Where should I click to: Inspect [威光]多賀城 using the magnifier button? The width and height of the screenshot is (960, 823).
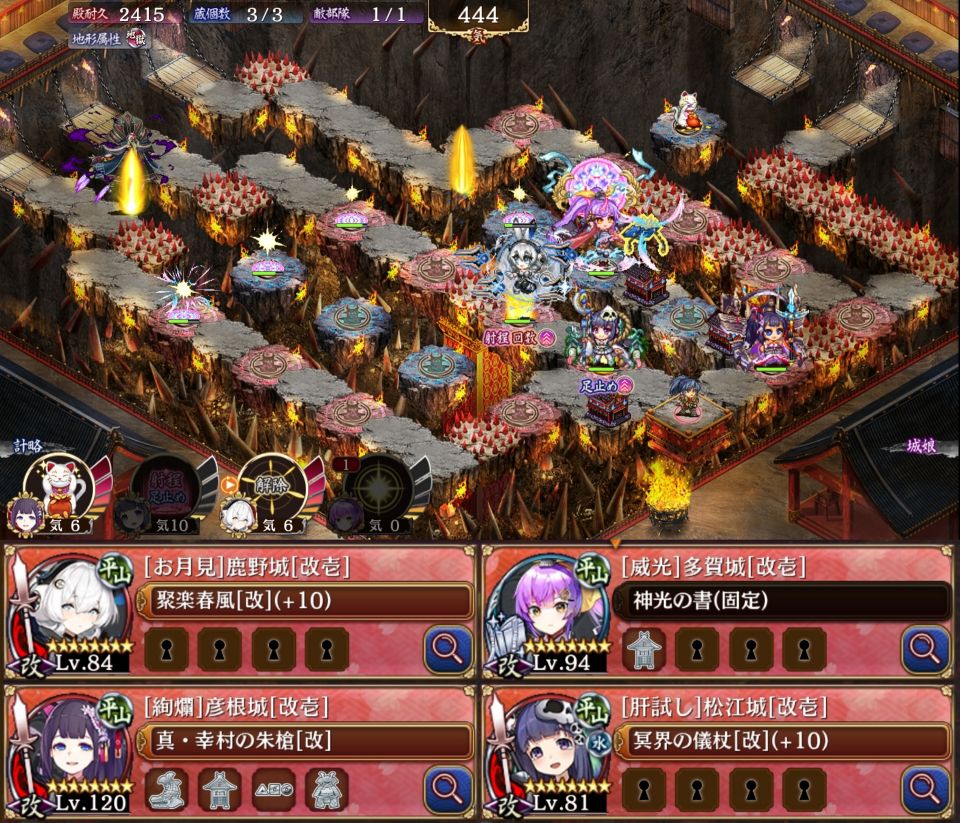pyautogui.click(x=925, y=650)
